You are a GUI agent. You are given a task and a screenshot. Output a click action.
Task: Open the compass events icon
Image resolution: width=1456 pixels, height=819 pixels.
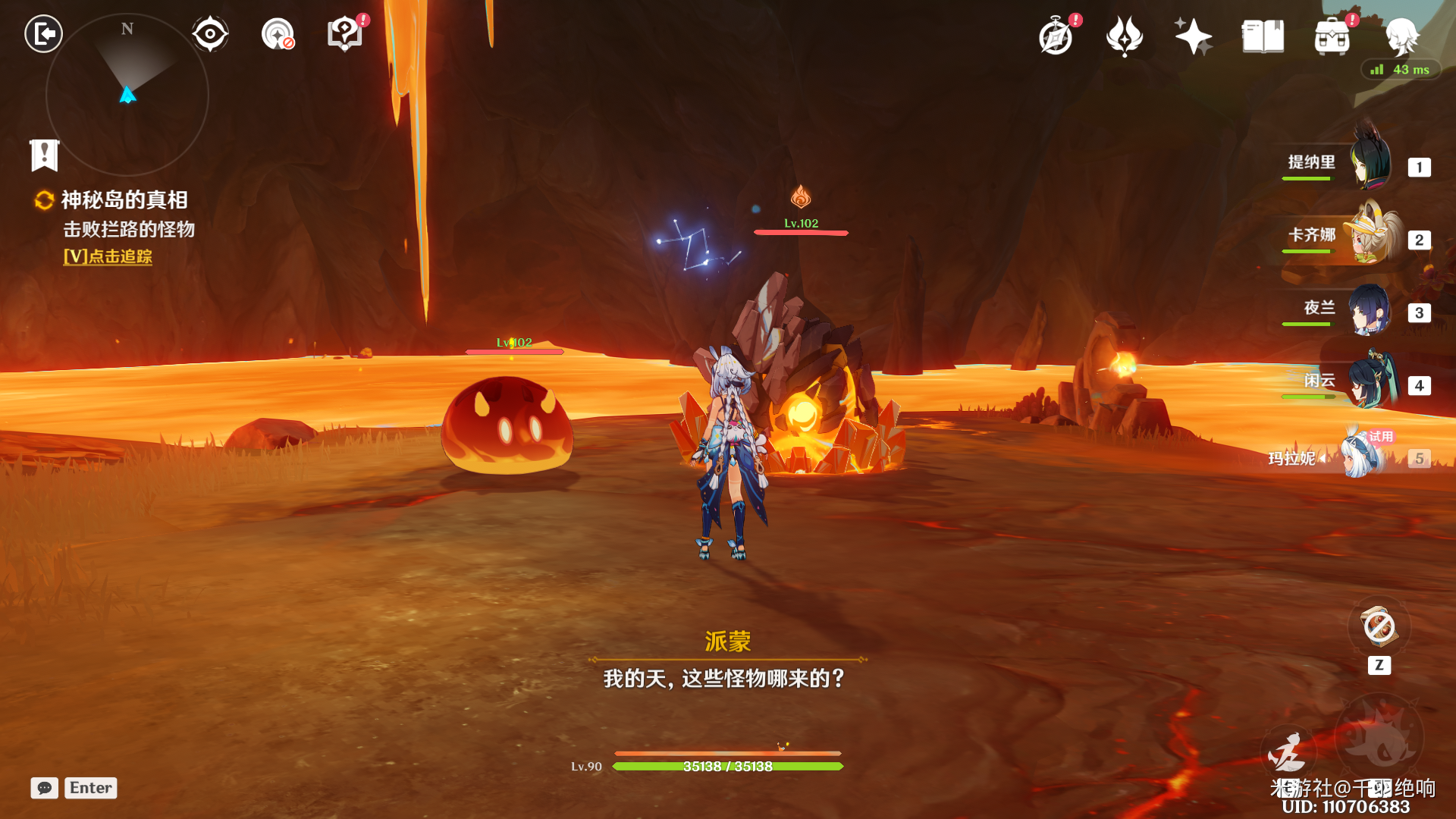(x=1056, y=36)
